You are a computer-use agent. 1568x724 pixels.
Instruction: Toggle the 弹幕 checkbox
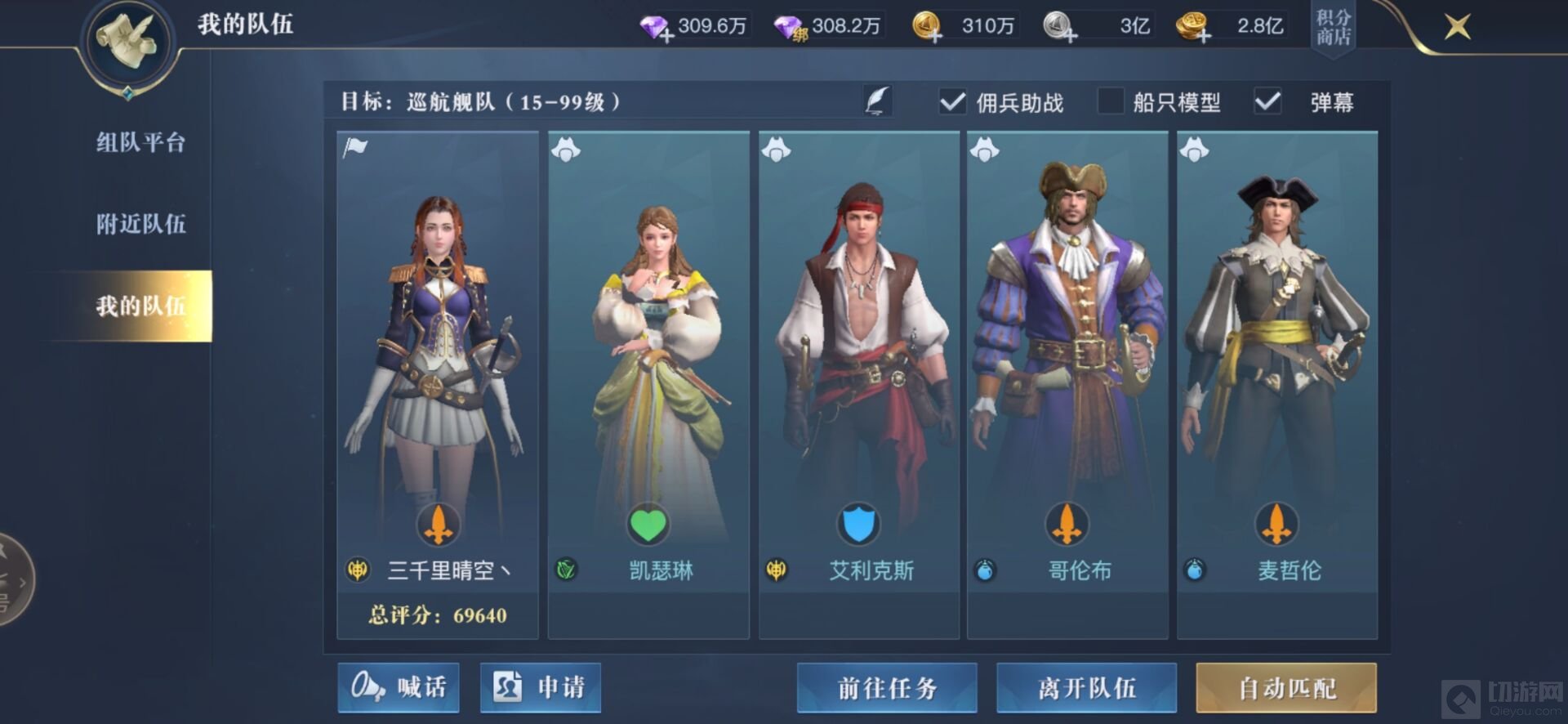coord(1267,102)
